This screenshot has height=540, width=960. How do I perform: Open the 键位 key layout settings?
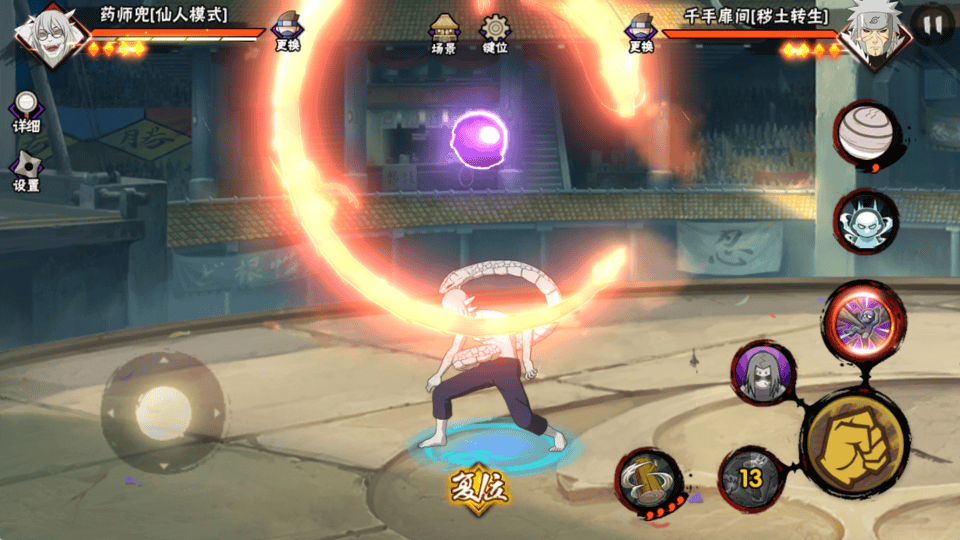[495, 34]
